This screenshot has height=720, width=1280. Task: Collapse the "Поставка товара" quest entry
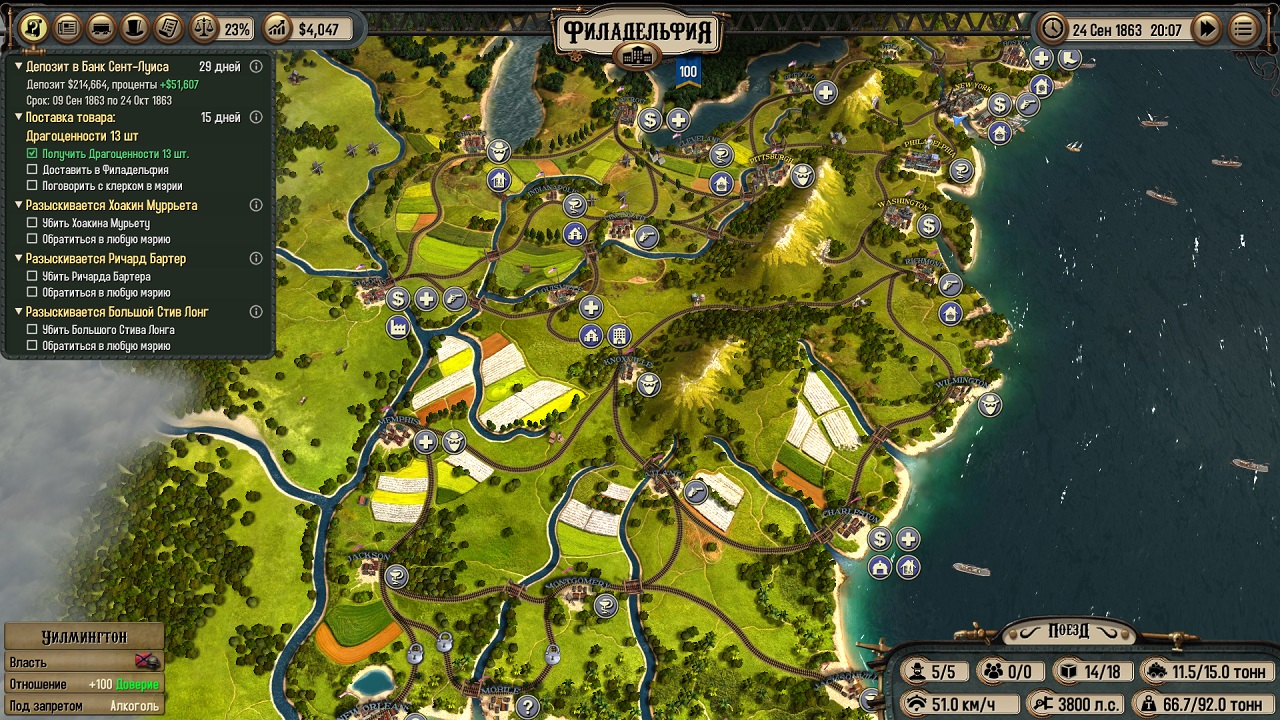(x=18, y=118)
